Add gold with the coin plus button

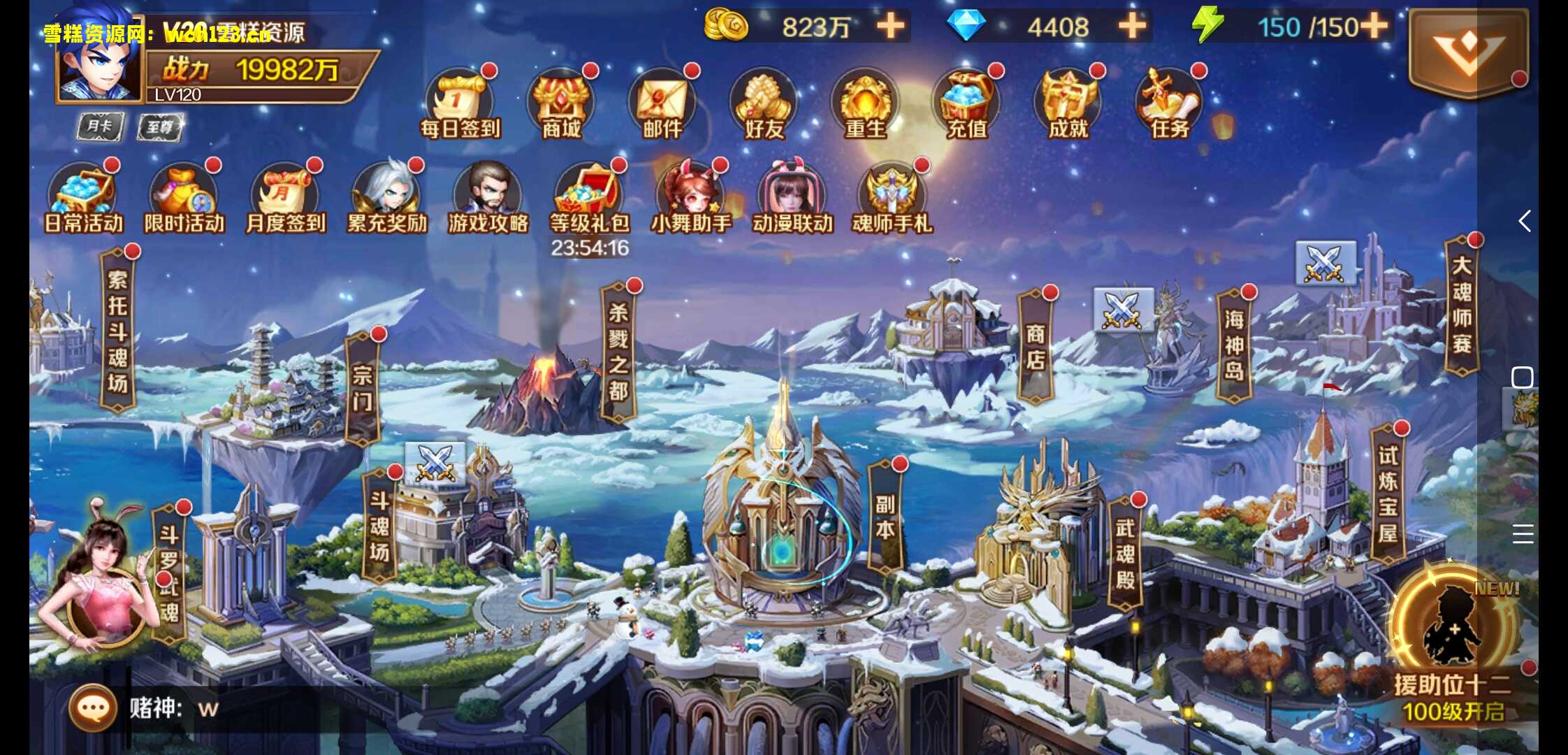pyautogui.click(x=890, y=27)
